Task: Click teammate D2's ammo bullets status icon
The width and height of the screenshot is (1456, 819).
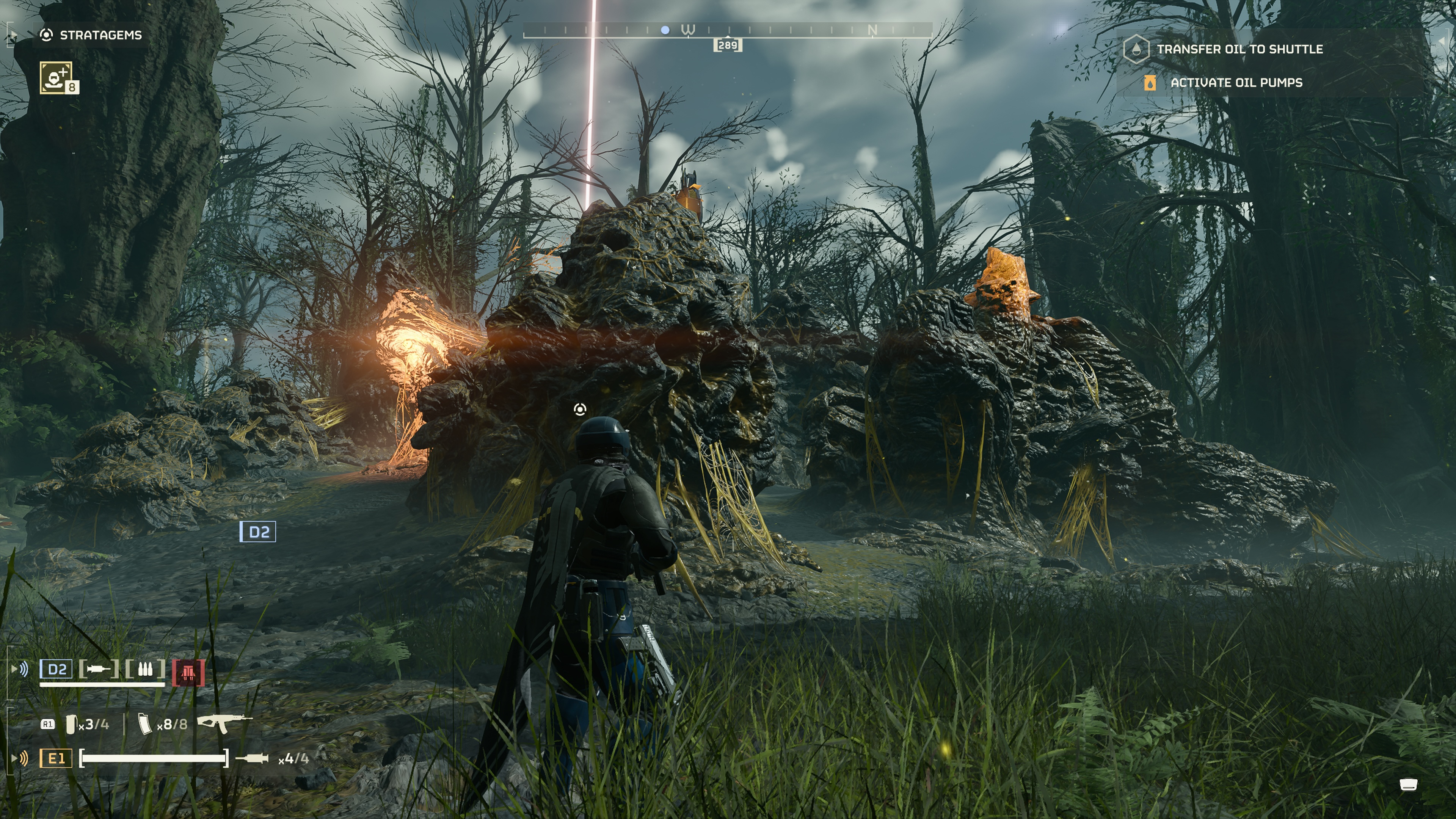Action: coord(145,669)
